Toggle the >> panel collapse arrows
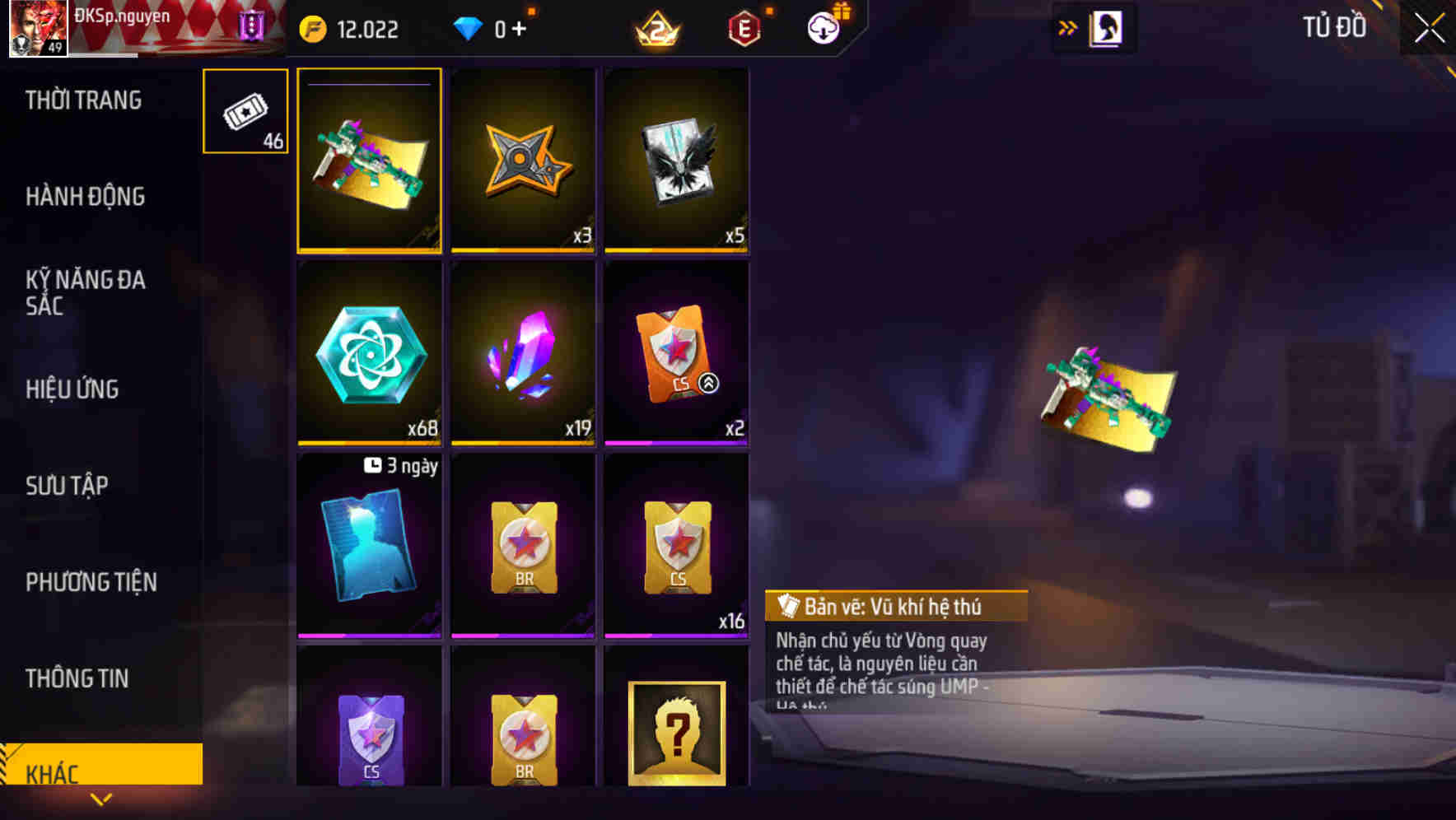 [x=1067, y=27]
